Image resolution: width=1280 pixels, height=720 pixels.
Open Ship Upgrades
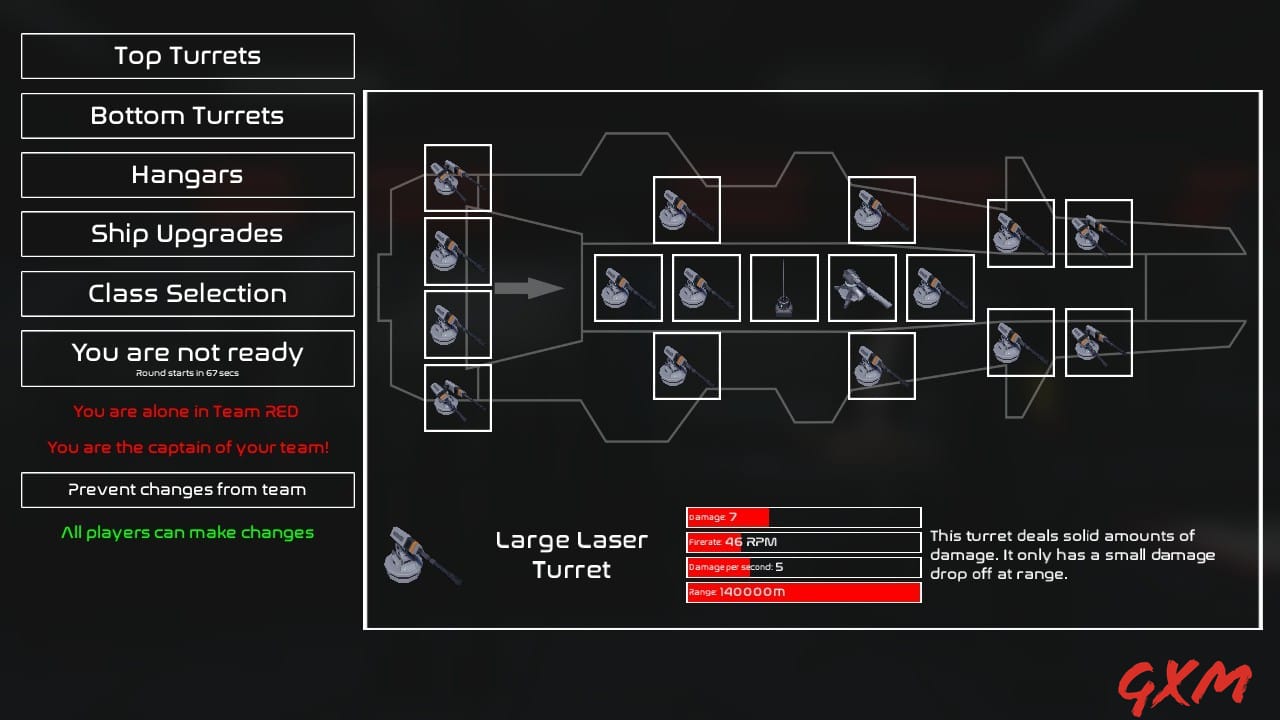(187, 234)
